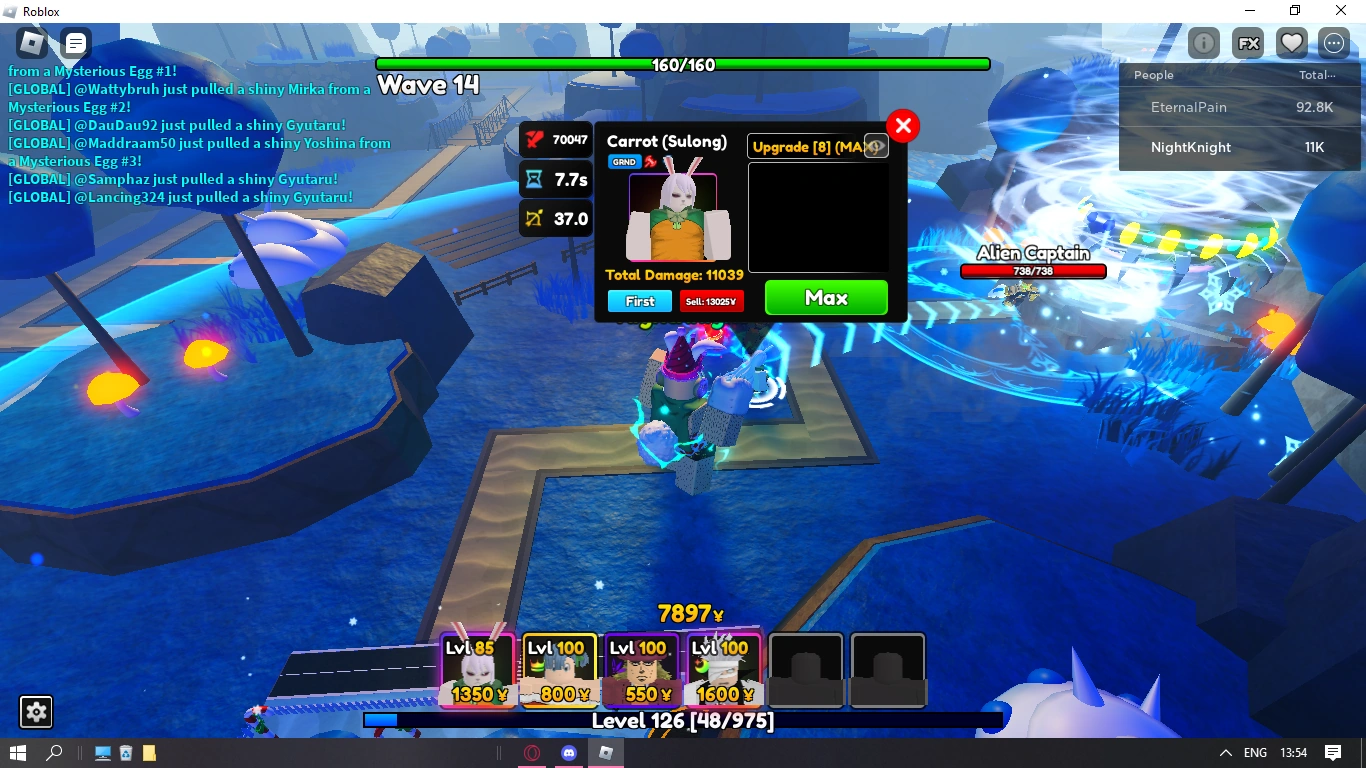1366x768 pixels.
Task: Open the ellipsis more-options icon
Action: click(x=1334, y=43)
